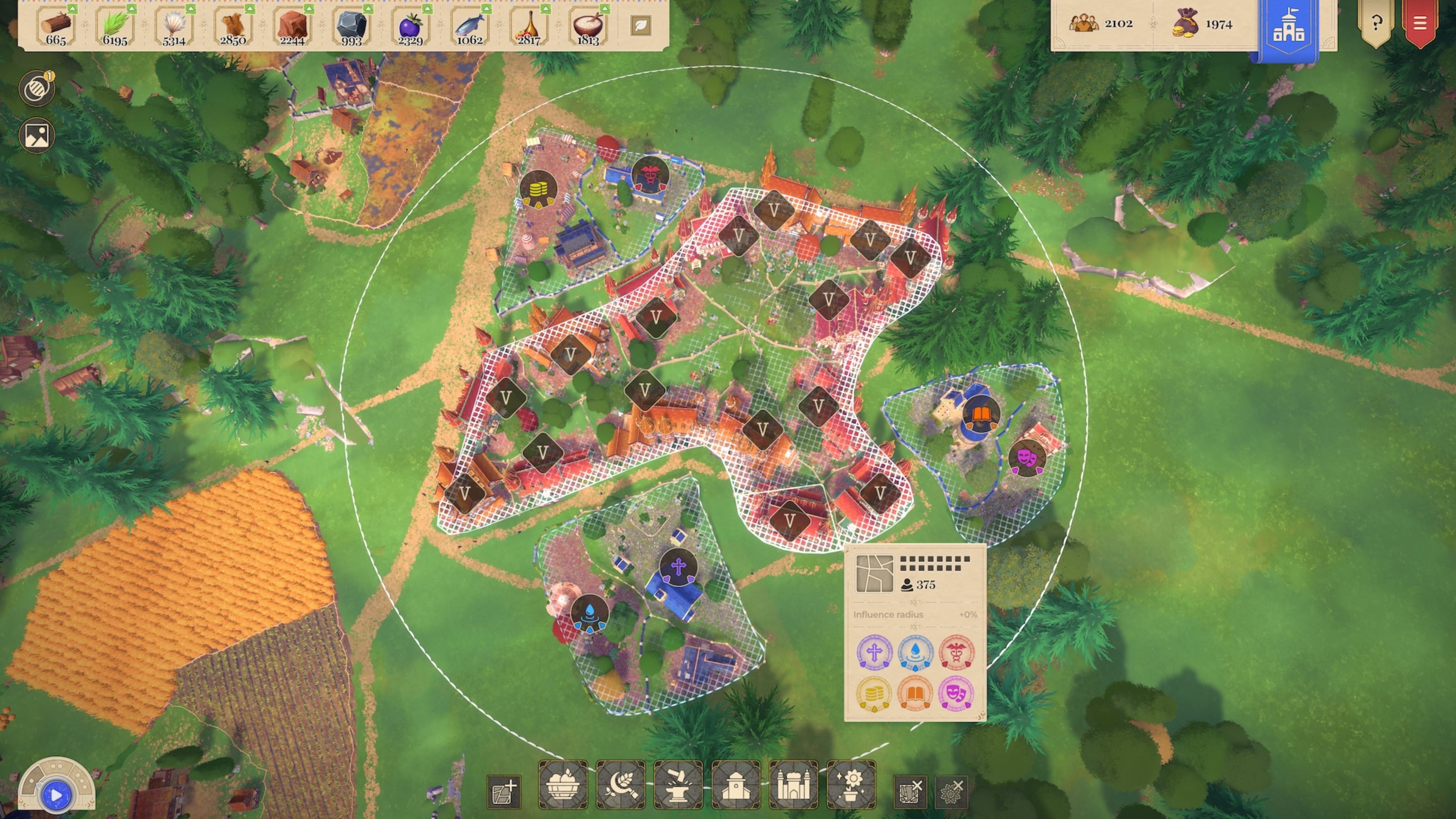Open the photo mode picture icon
1456x819 pixels.
(x=37, y=136)
